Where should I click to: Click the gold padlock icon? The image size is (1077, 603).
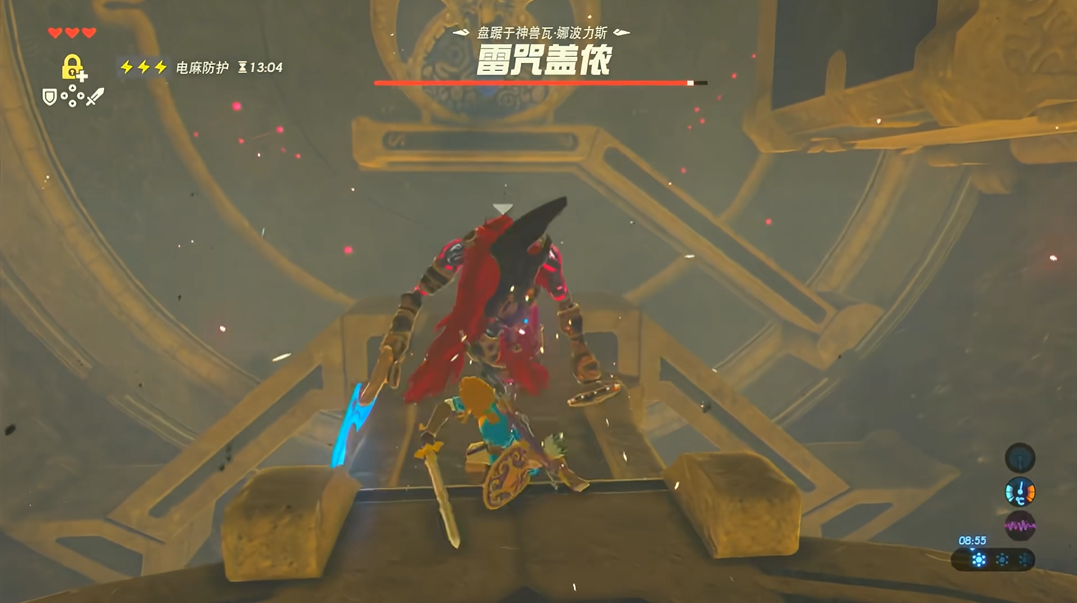click(73, 67)
